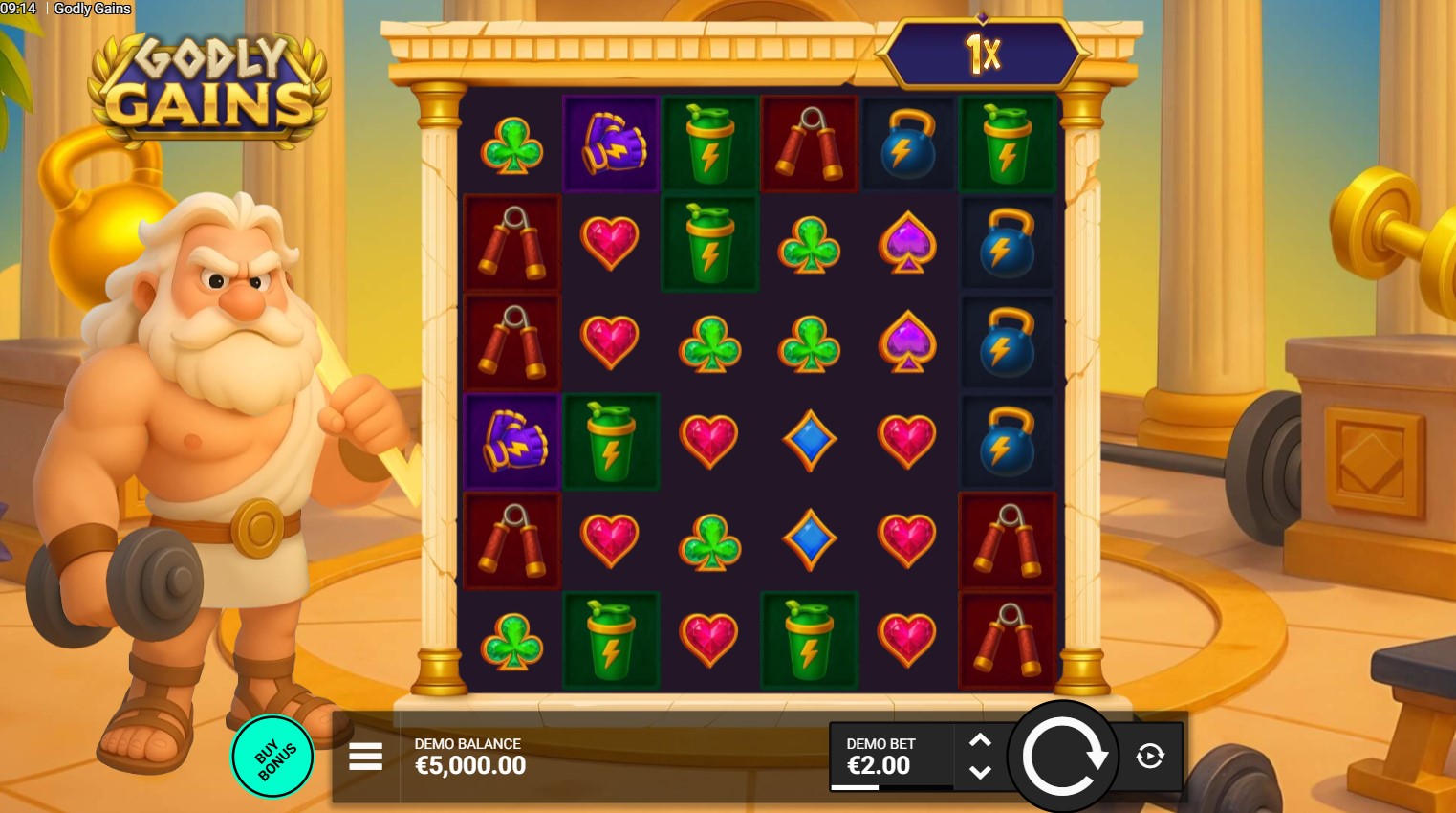1456x813 pixels.
Task: Spin the reels with the circular arrow button
Action: 1063,757
